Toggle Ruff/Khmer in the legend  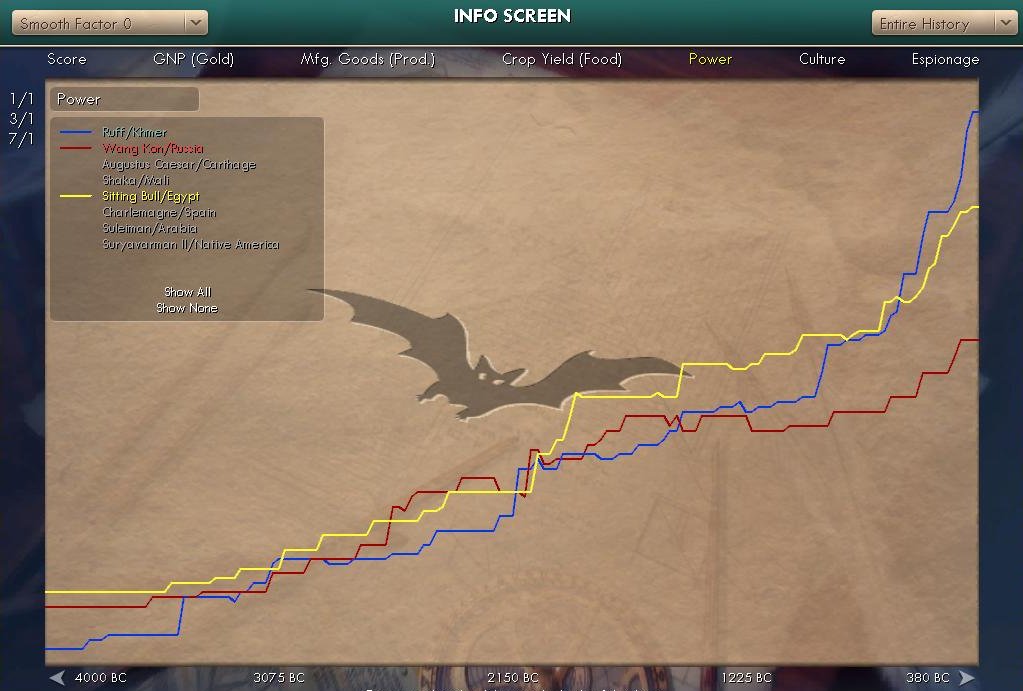click(134, 132)
